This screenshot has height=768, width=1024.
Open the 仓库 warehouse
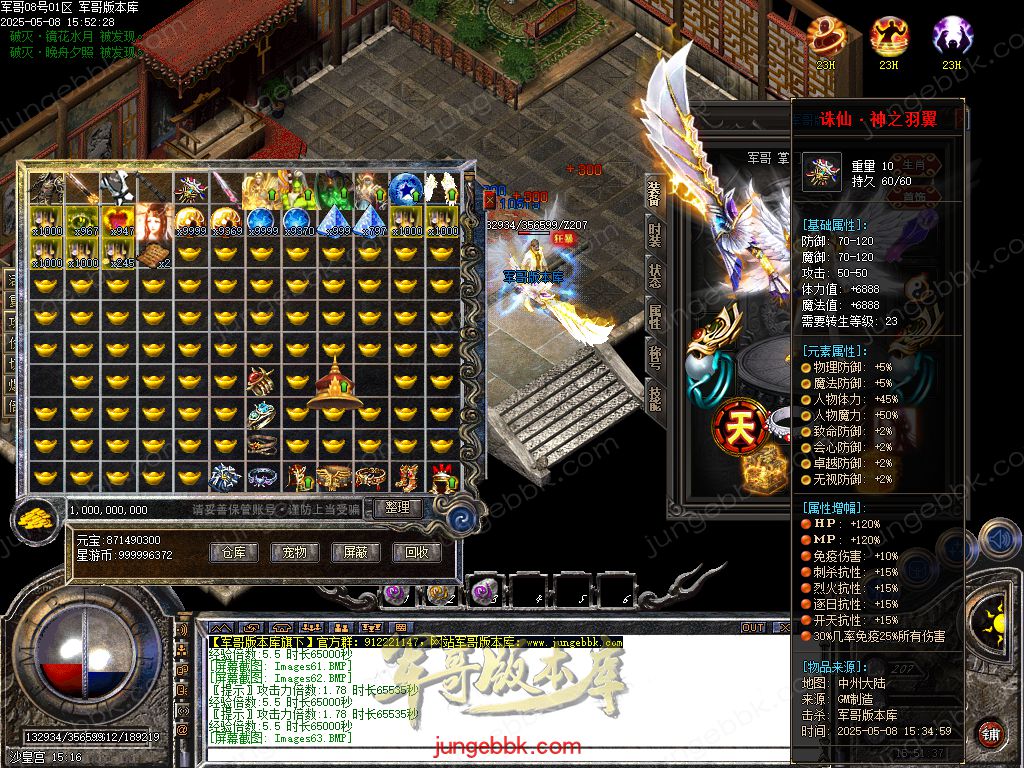point(233,552)
